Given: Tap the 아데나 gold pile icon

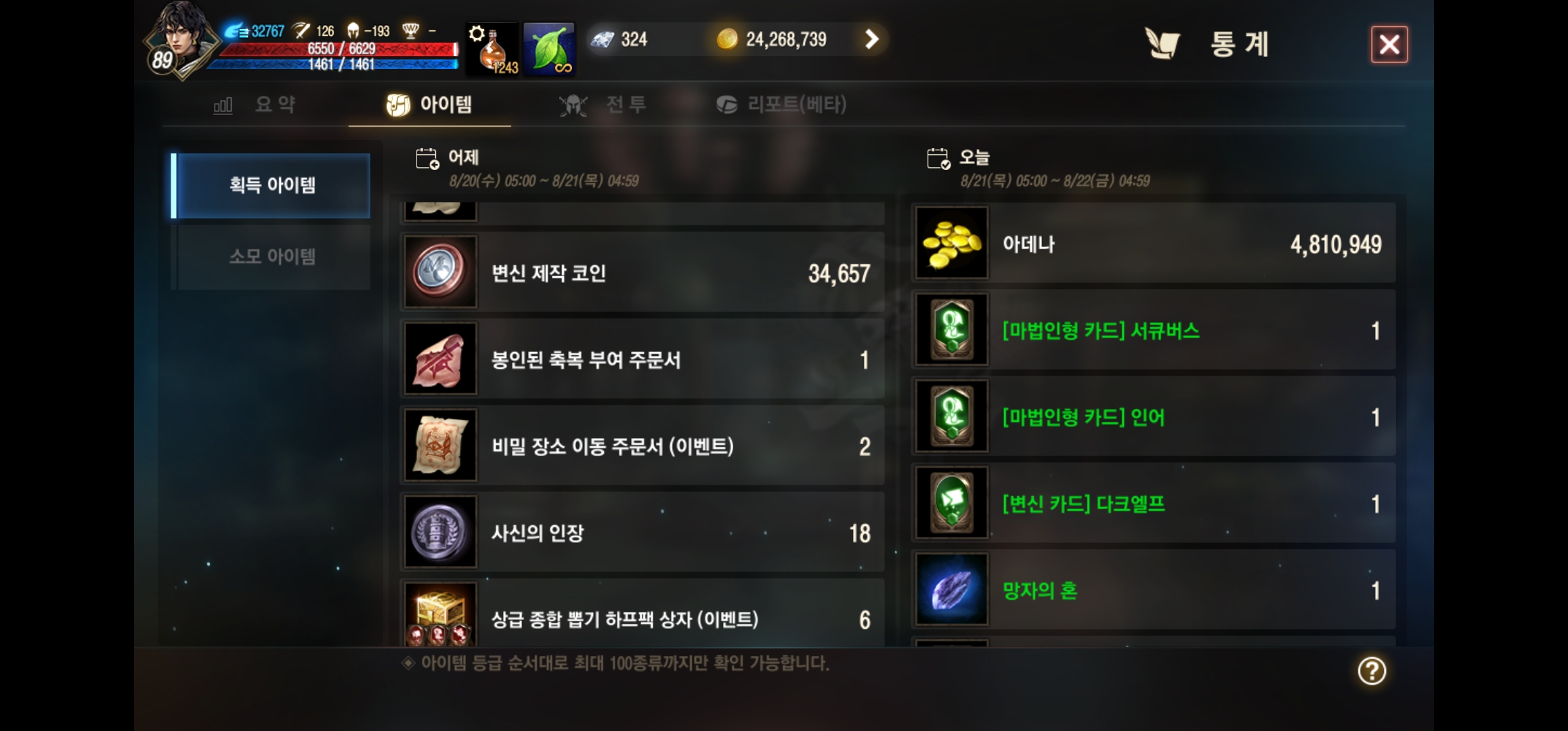Looking at the screenshot, I should tap(951, 244).
